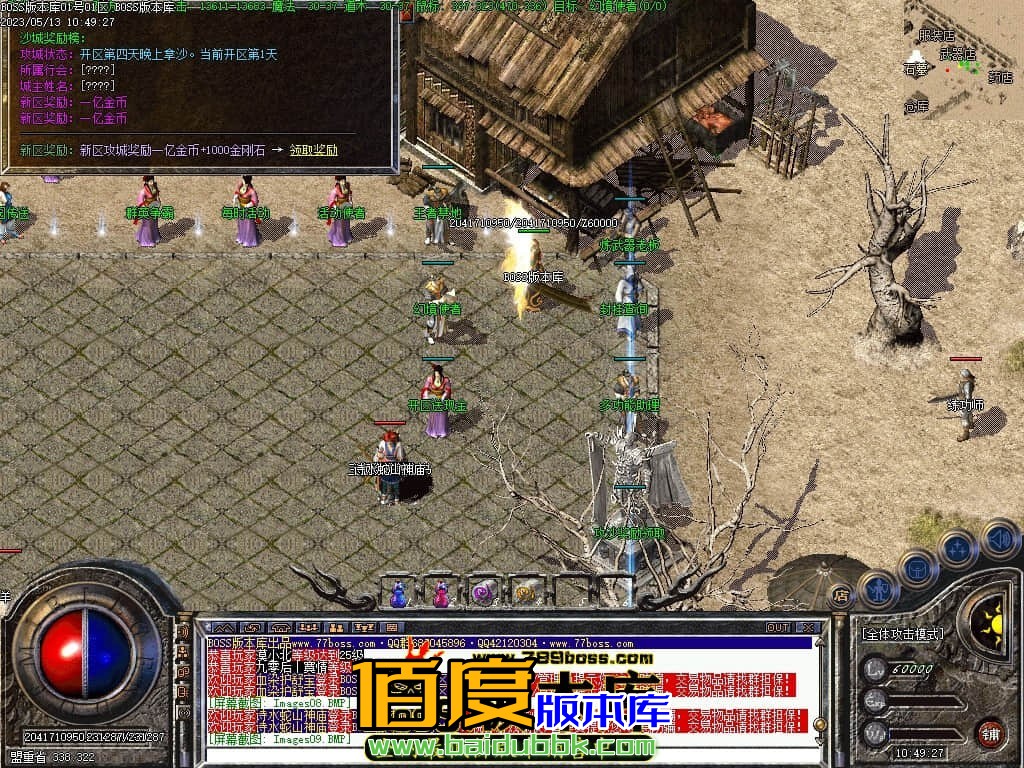Viewport: 1024px width, 768px height.
Task: Open the 店 shop round button
Action: coord(841,594)
